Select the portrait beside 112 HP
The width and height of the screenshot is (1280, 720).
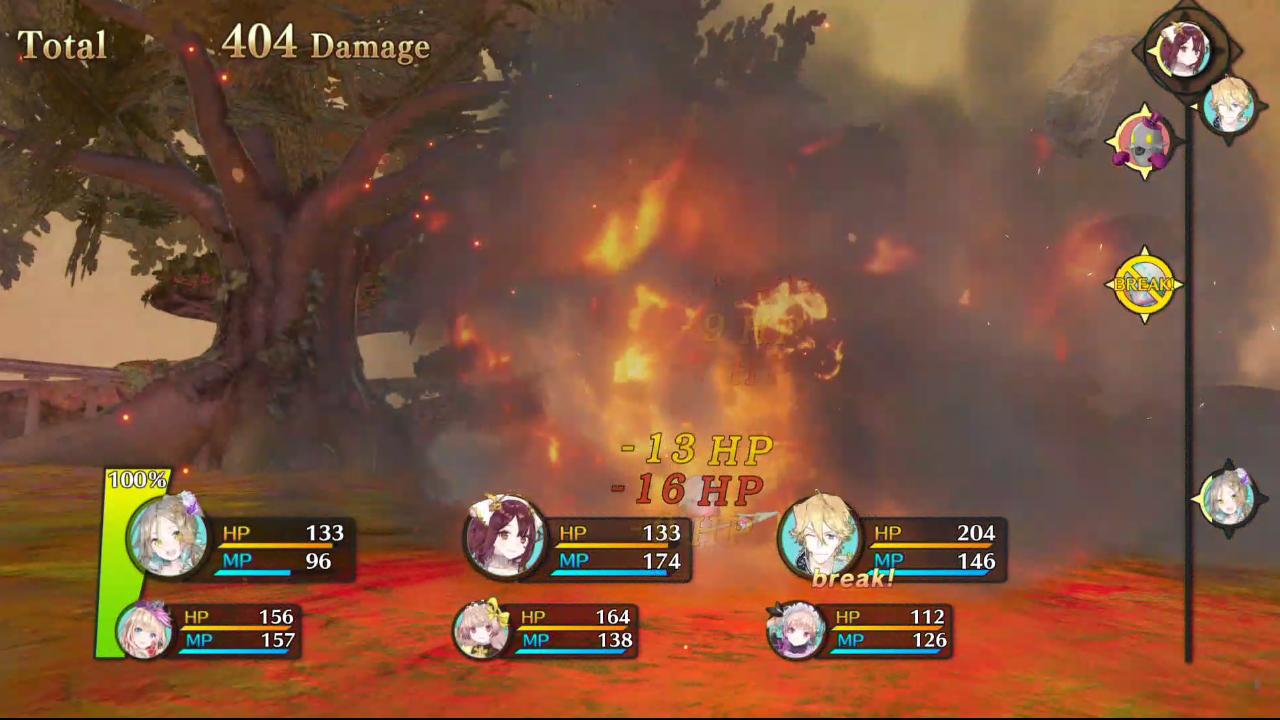(796, 630)
